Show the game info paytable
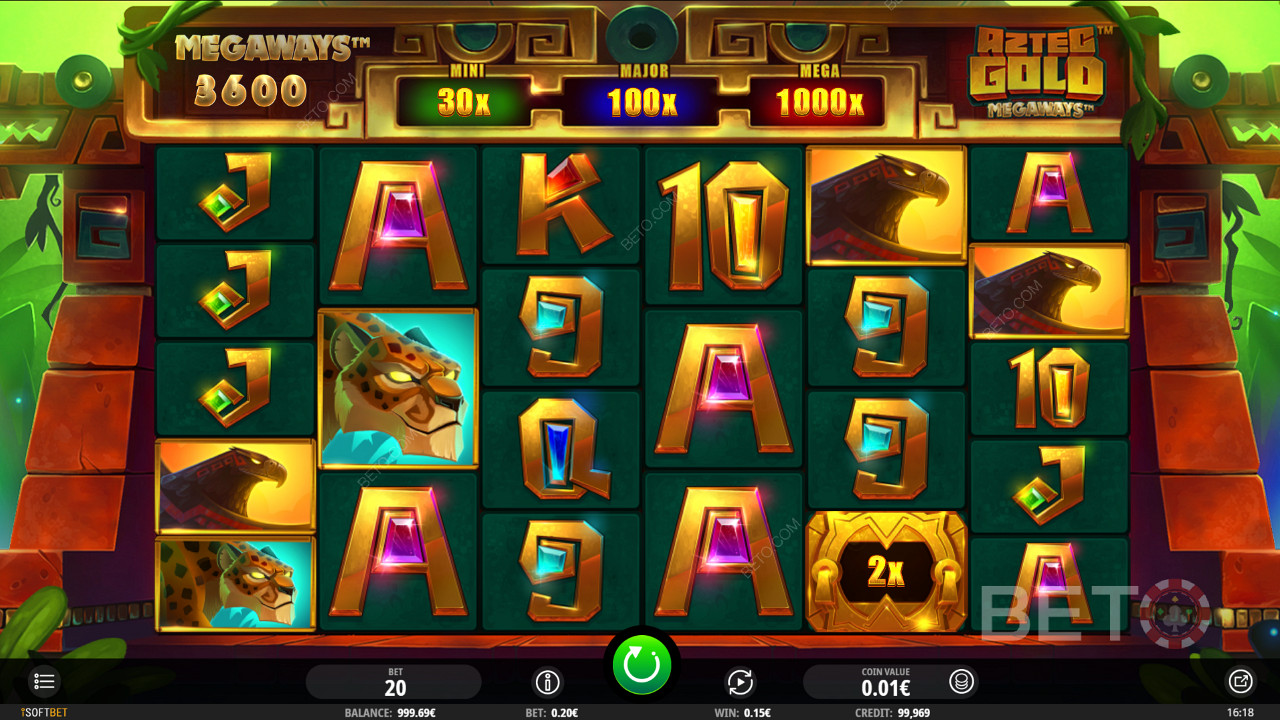The image size is (1280, 720). tap(547, 682)
